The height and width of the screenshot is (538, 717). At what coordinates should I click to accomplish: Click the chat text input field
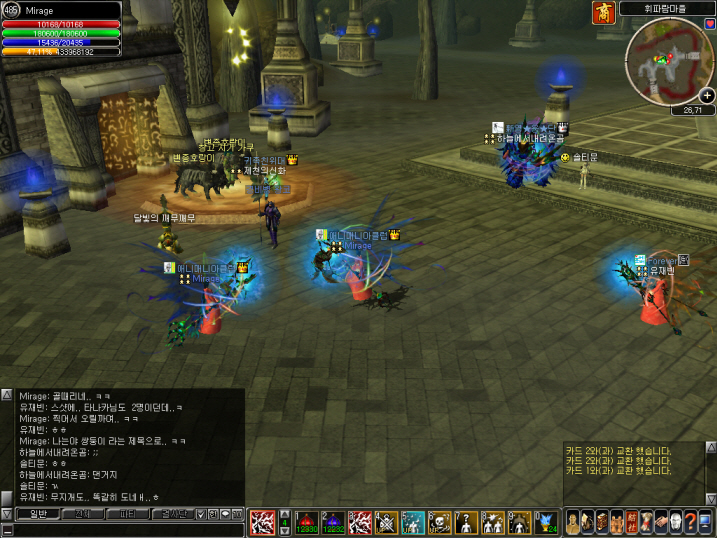coord(120,528)
